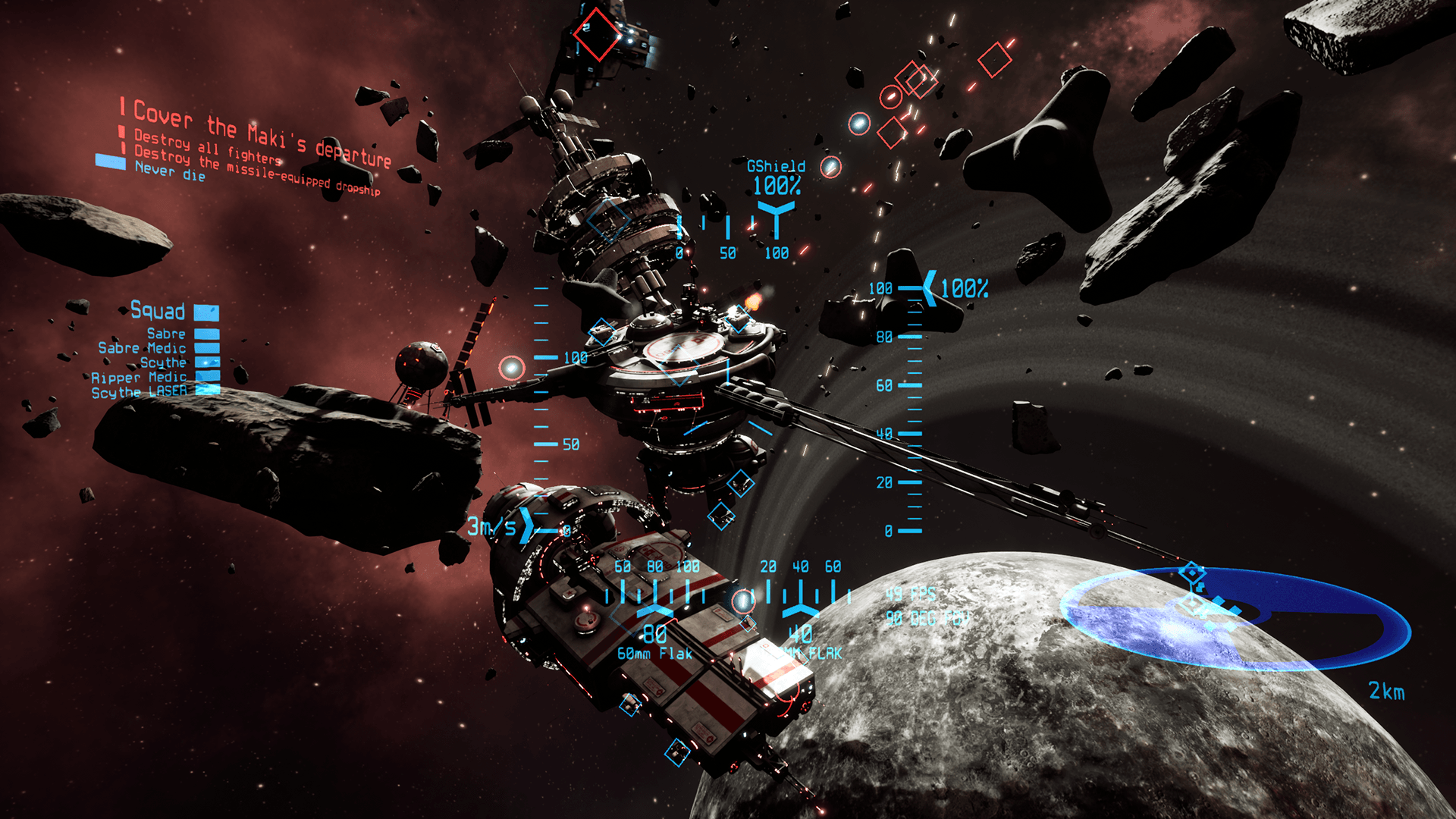
Task: Choose the Sabre Medic squad member
Action: click(x=142, y=348)
